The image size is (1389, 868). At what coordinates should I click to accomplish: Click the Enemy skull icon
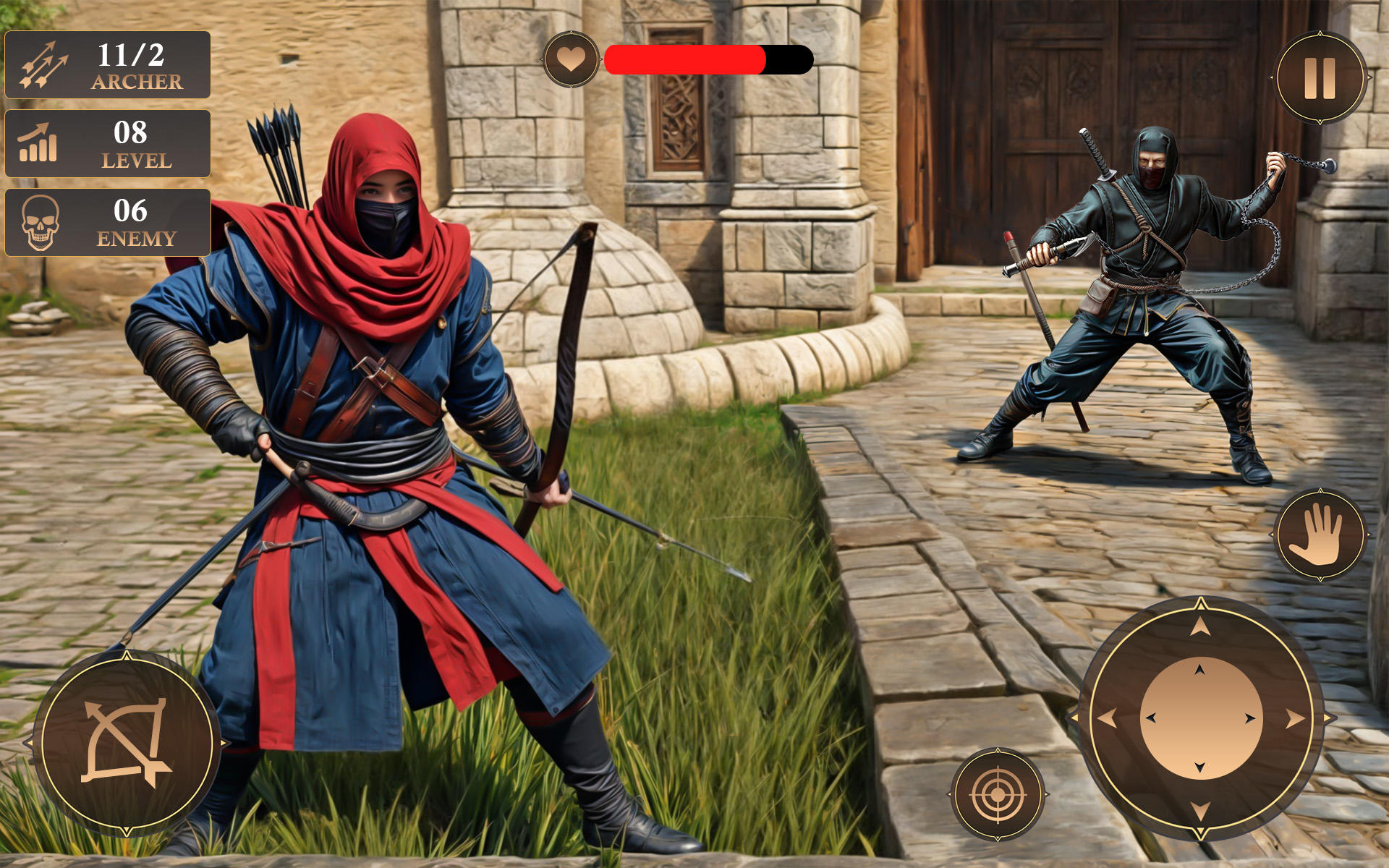coord(38,221)
